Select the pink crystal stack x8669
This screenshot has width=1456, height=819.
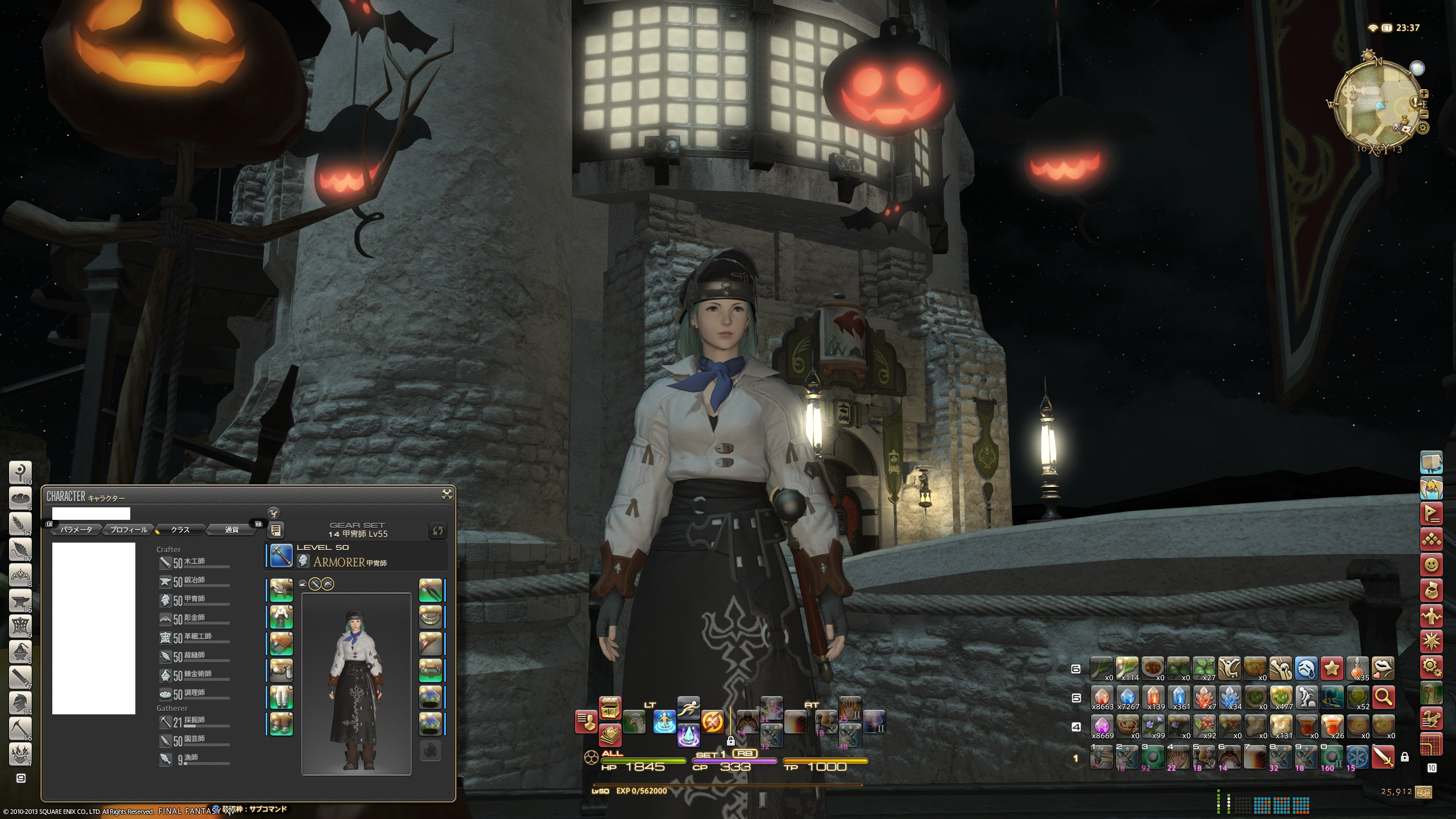[1102, 726]
